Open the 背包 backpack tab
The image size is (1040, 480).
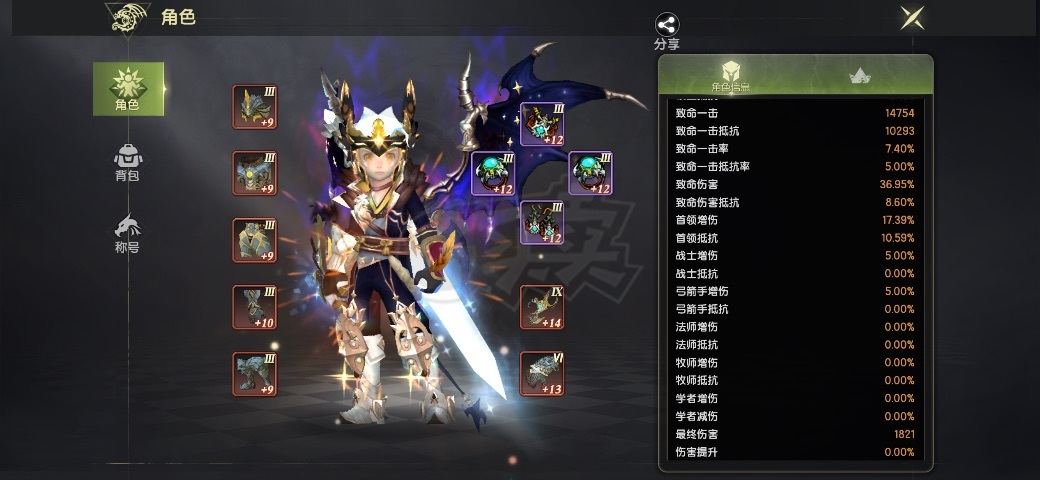click(x=128, y=163)
